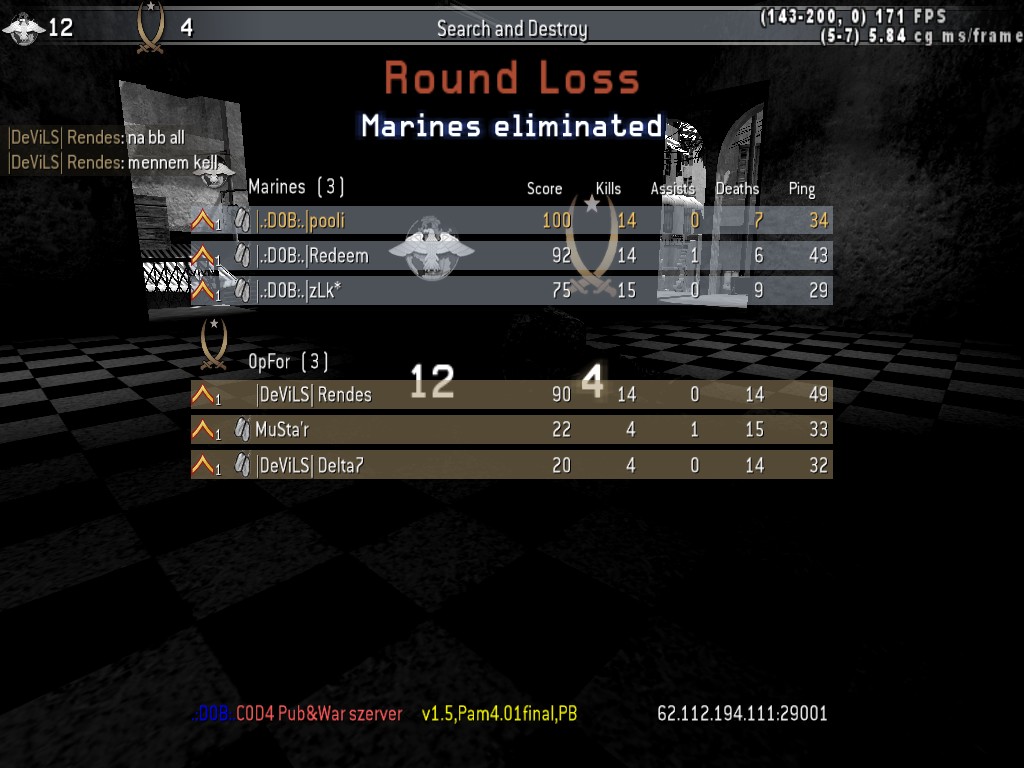Viewport: 1024px width, 768px height.
Task: Pick the MuSta'r player row
Action: [x=510, y=430]
